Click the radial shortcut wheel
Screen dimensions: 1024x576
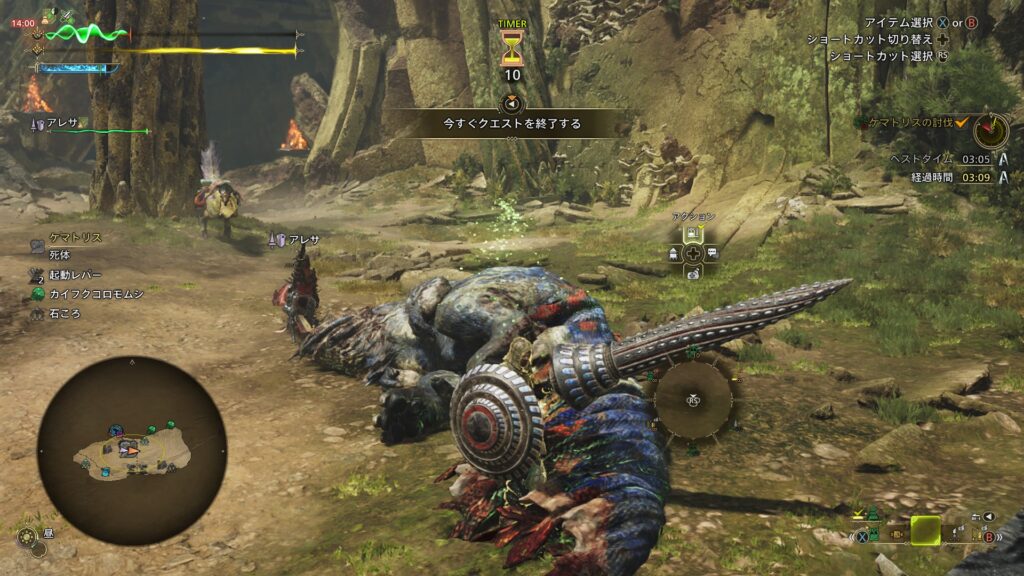[x=694, y=399]
